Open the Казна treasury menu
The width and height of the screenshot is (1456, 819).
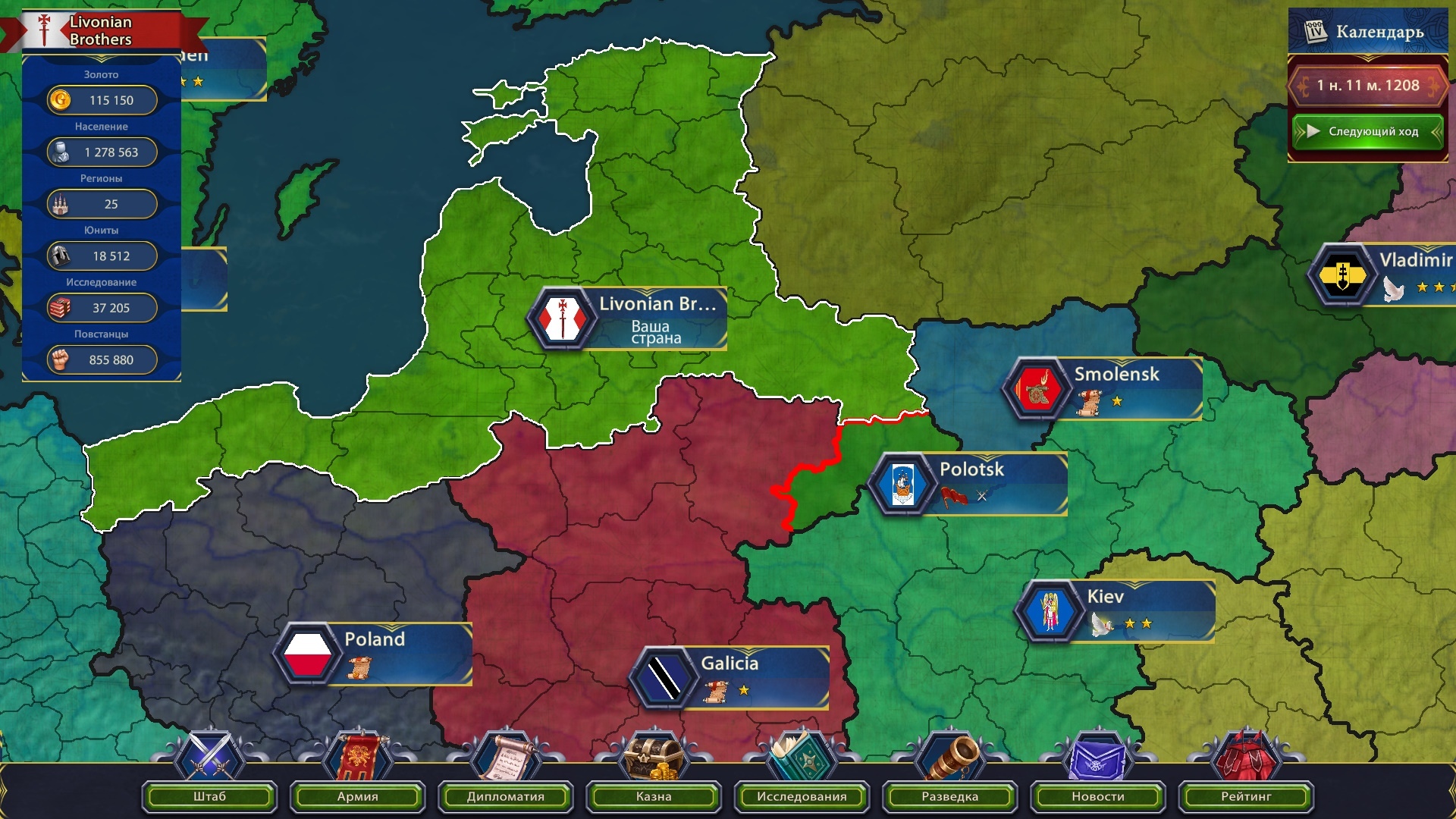tap(654, 795)
